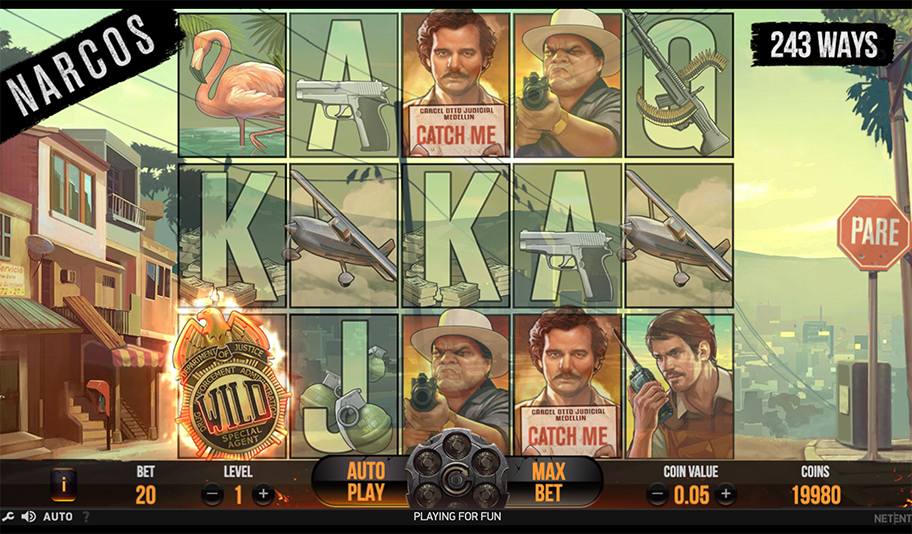The width and height of the screenshot is (912, 534).
Task: Place the Max Bet
Action: [x=548, y=481]
